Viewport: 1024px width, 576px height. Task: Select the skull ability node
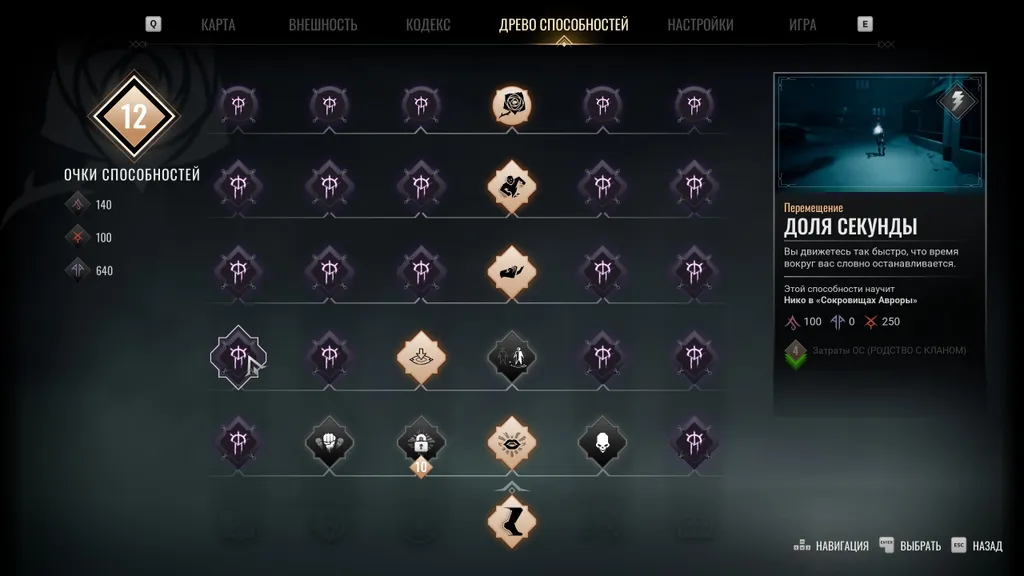pos(602,439)
